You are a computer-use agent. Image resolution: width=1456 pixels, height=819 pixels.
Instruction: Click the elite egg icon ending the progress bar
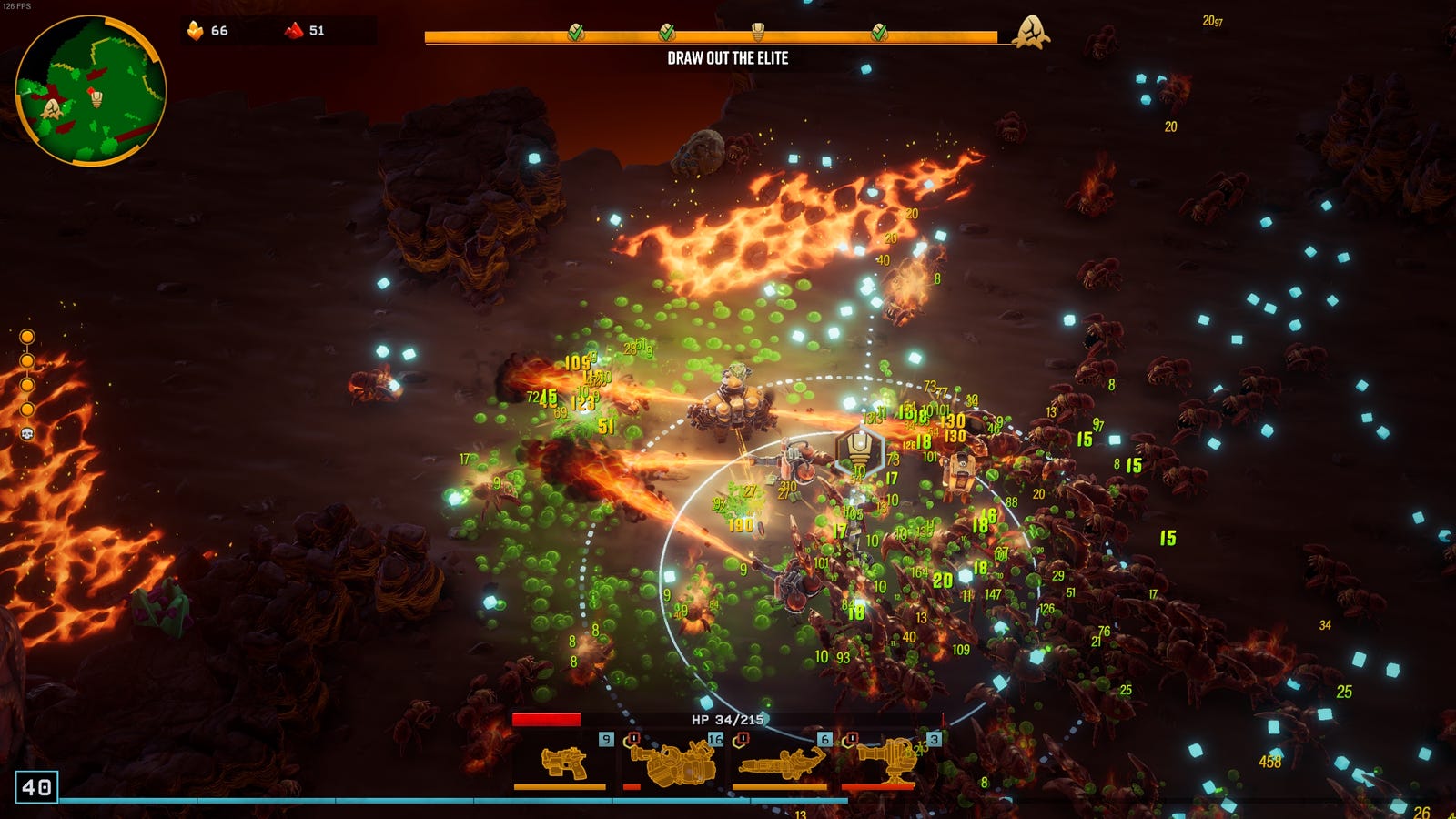[x=1031, y=33]
